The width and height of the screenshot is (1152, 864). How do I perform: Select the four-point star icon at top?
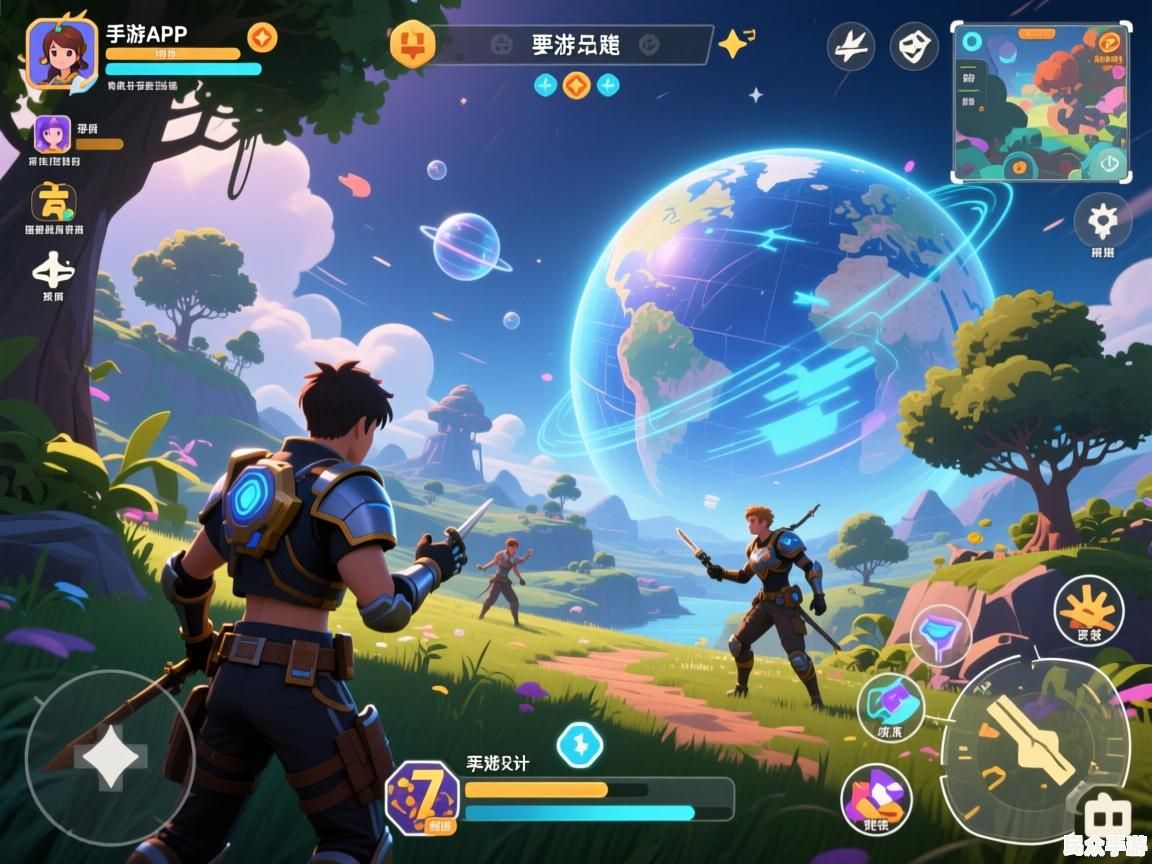[734, 43]
